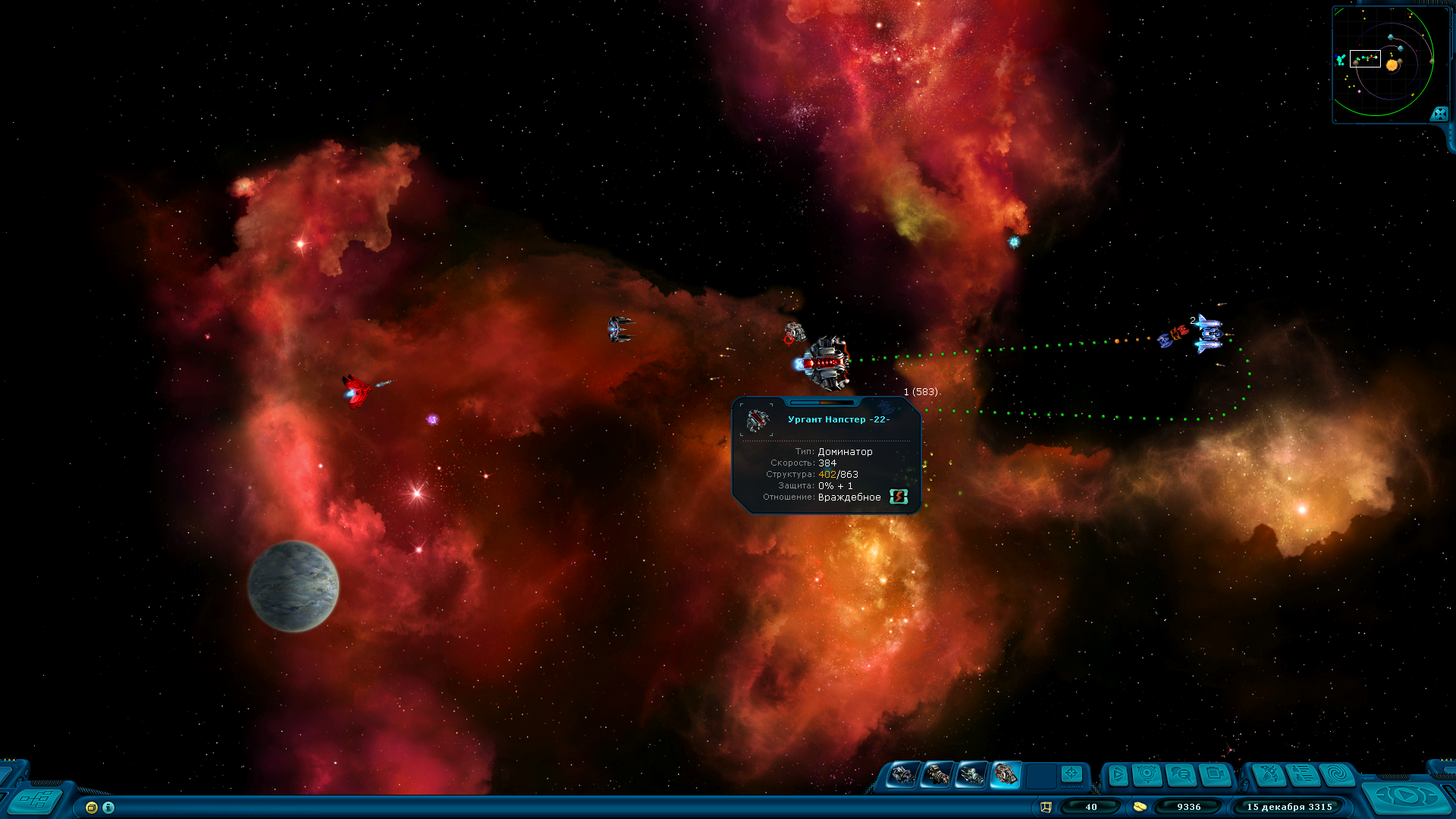Click the yellow round window icon

92,808
